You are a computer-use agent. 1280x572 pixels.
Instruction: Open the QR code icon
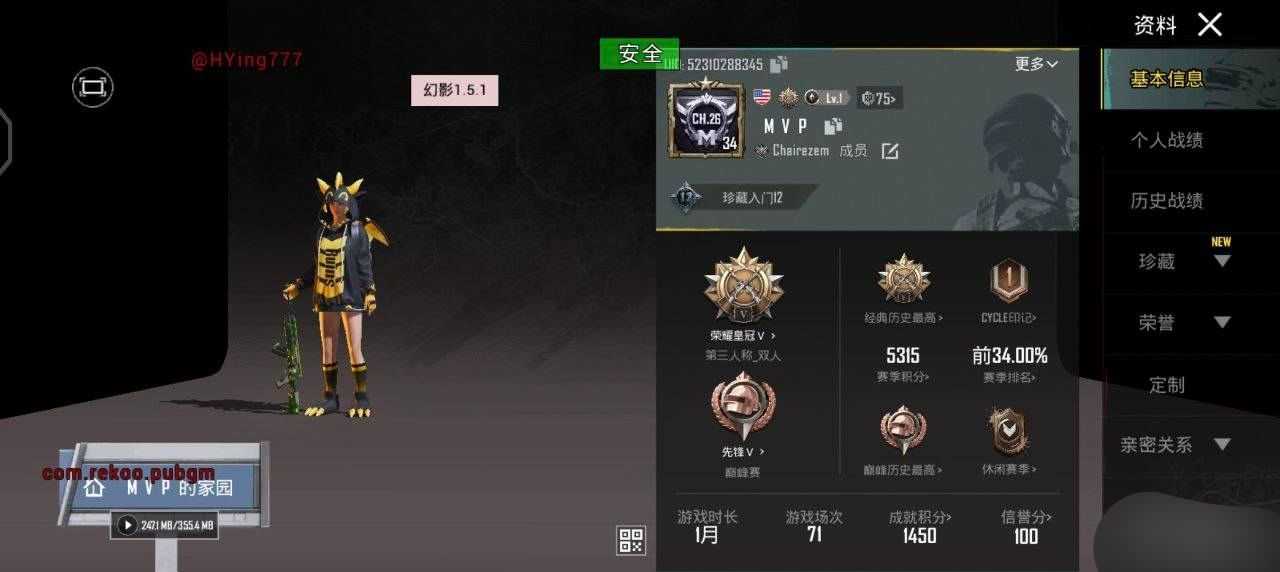[631, 541]
